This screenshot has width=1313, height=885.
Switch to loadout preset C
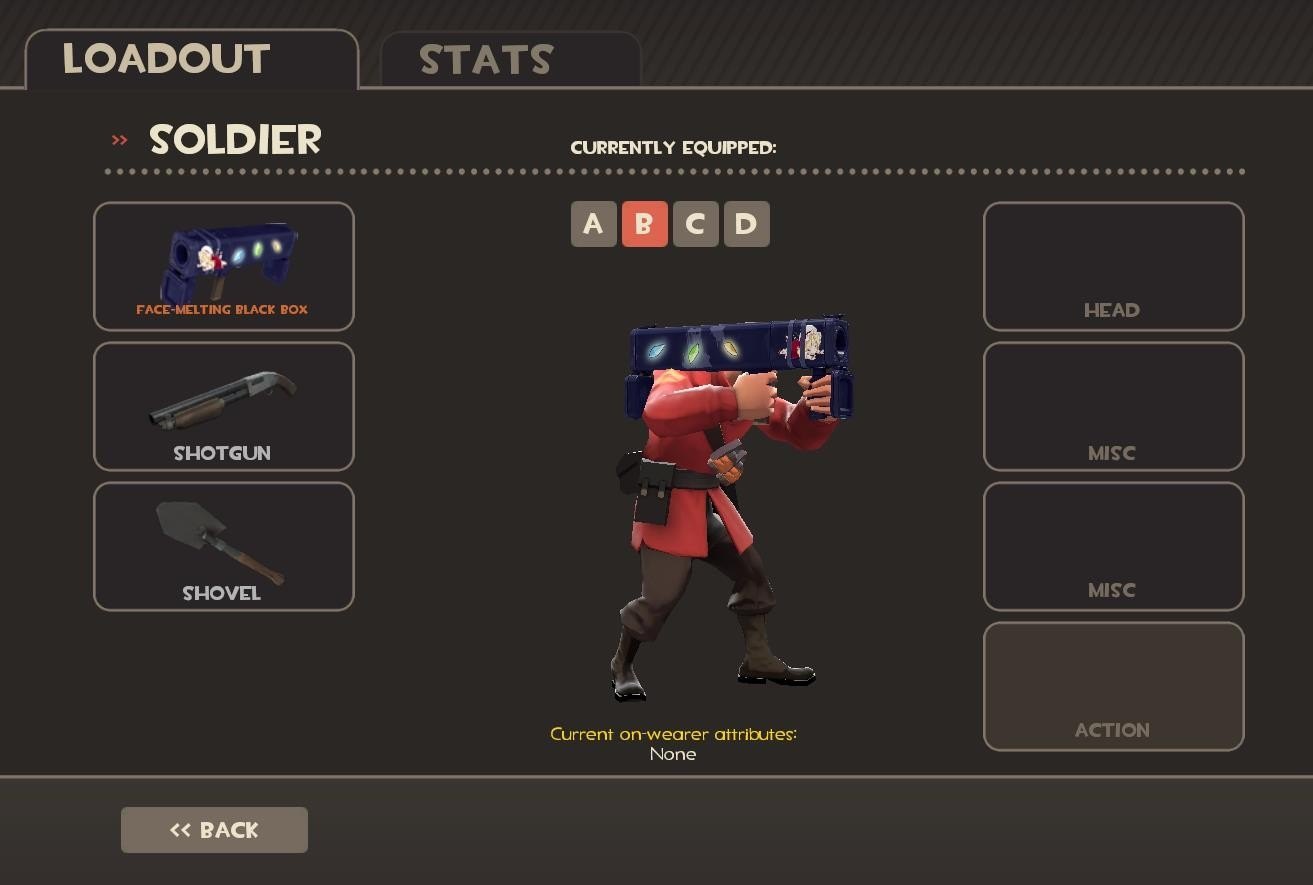point(695,224)
